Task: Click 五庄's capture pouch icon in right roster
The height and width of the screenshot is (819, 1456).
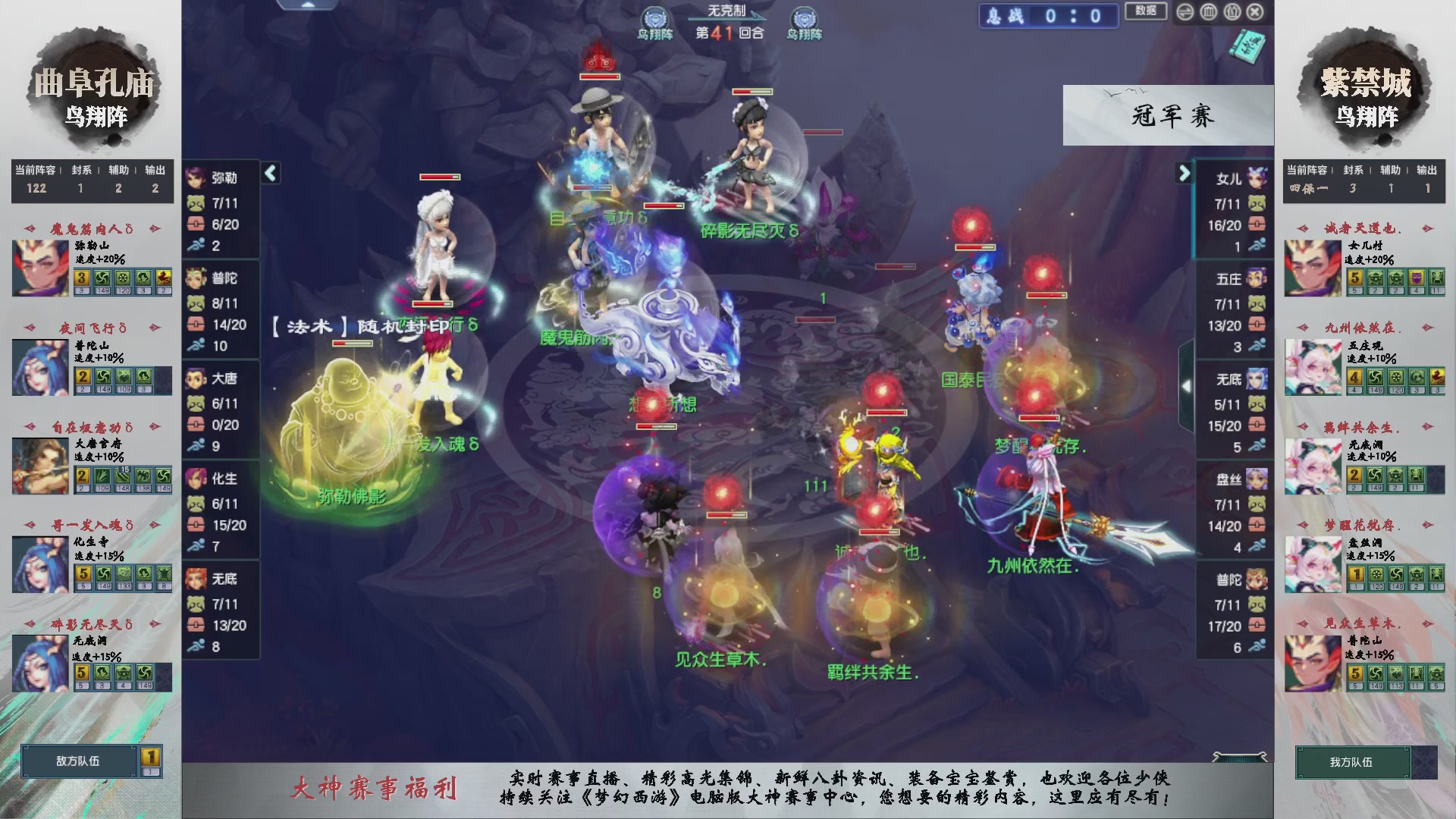Action: coord(1256,303)
